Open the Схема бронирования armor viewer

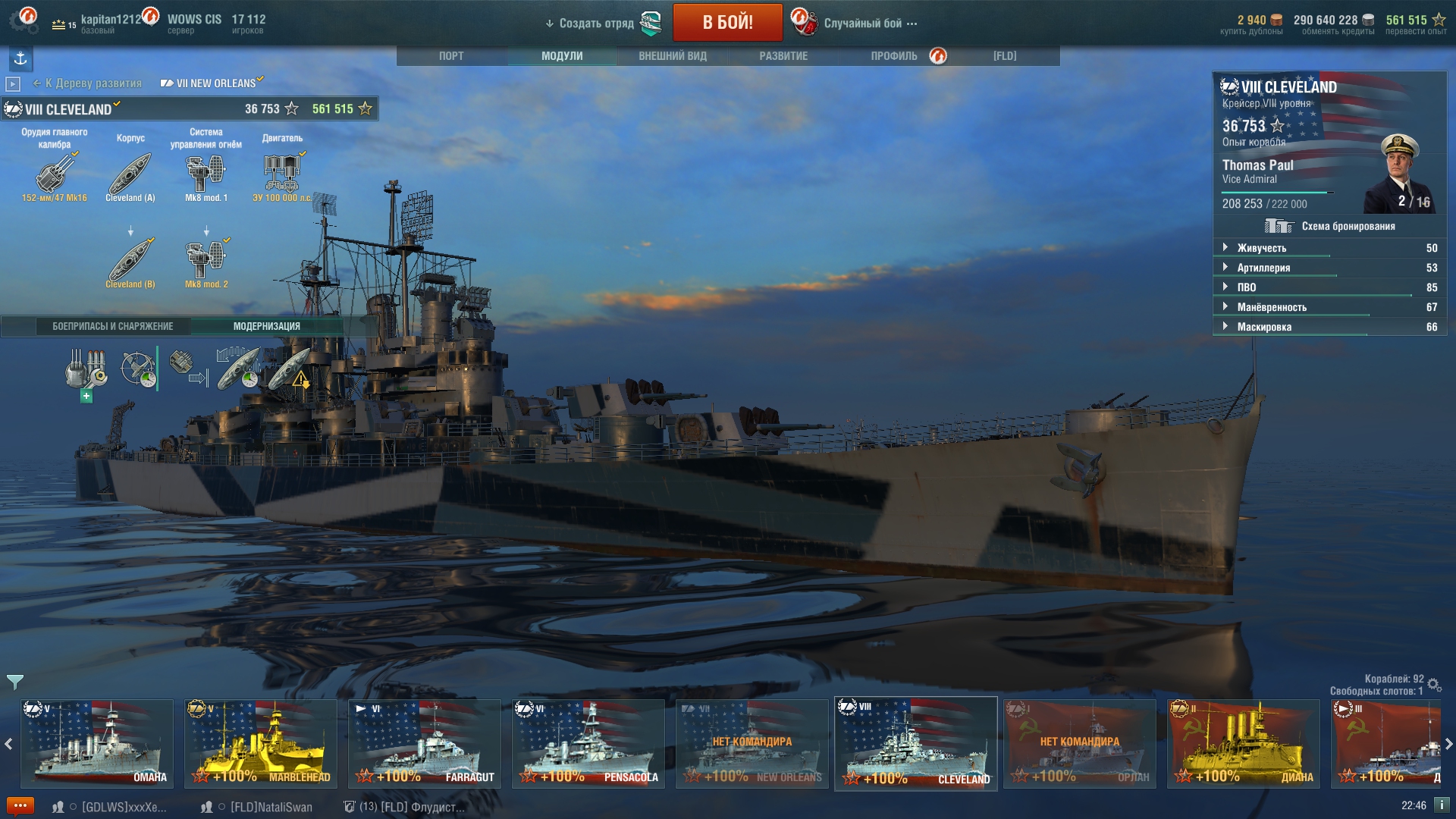coord(1330,226)
